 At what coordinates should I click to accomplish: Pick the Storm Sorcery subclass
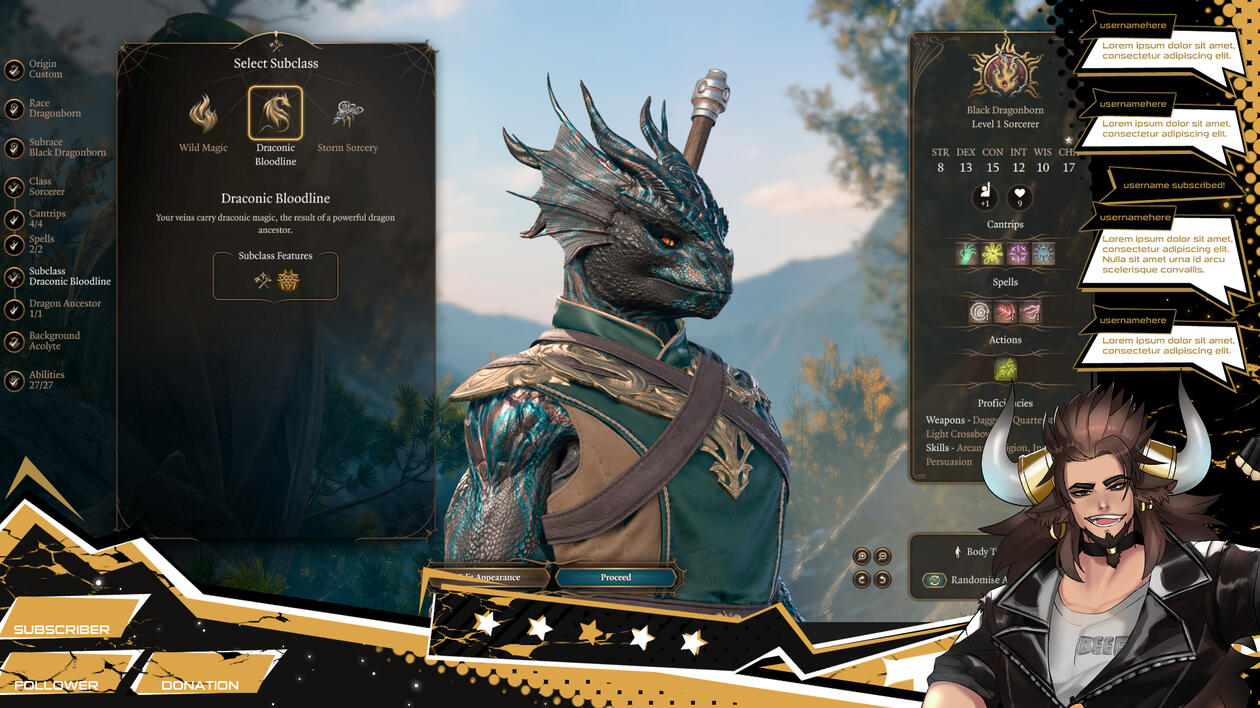click(347, 115)
